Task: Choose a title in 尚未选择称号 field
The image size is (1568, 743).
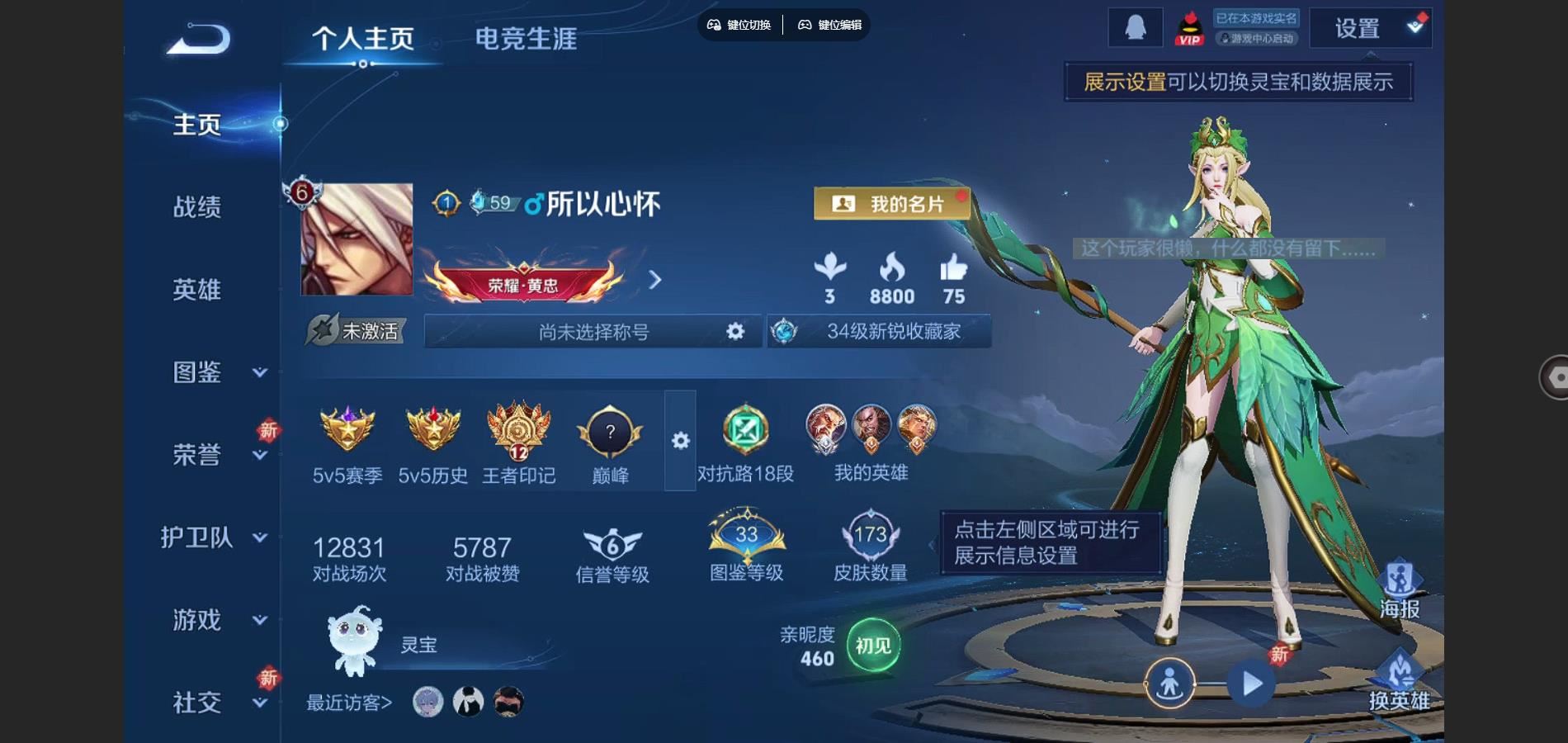Action: click(x=593, y=332)
